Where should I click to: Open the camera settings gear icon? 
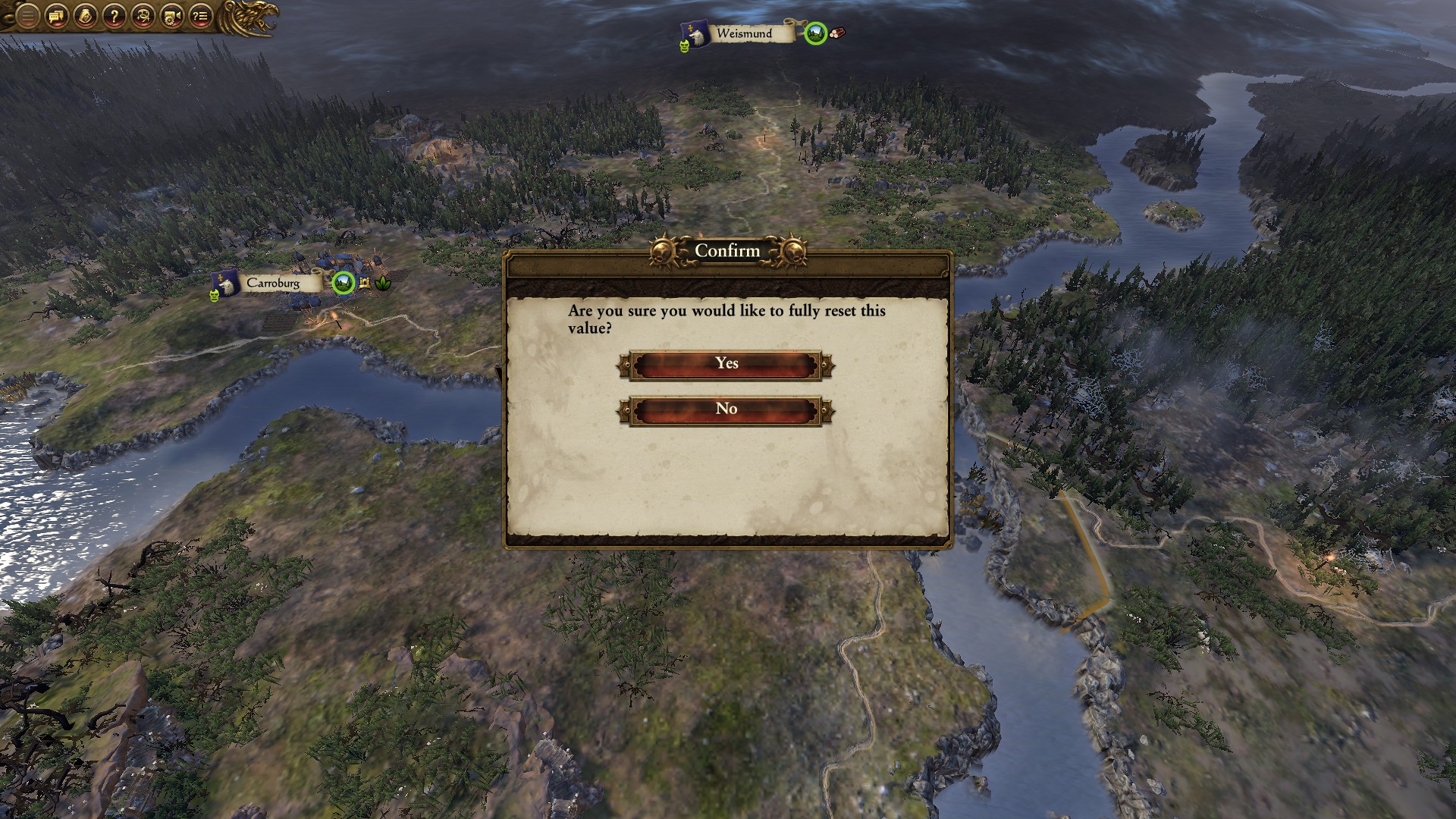[171, 16]
